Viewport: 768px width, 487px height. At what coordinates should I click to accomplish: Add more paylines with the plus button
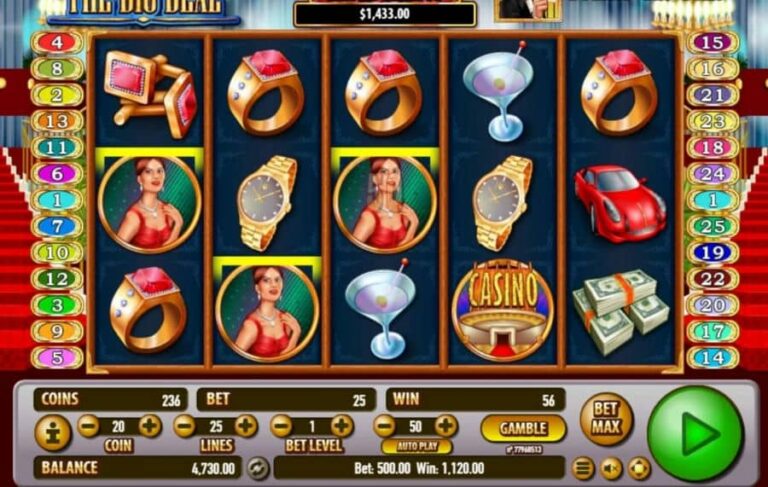245,426
